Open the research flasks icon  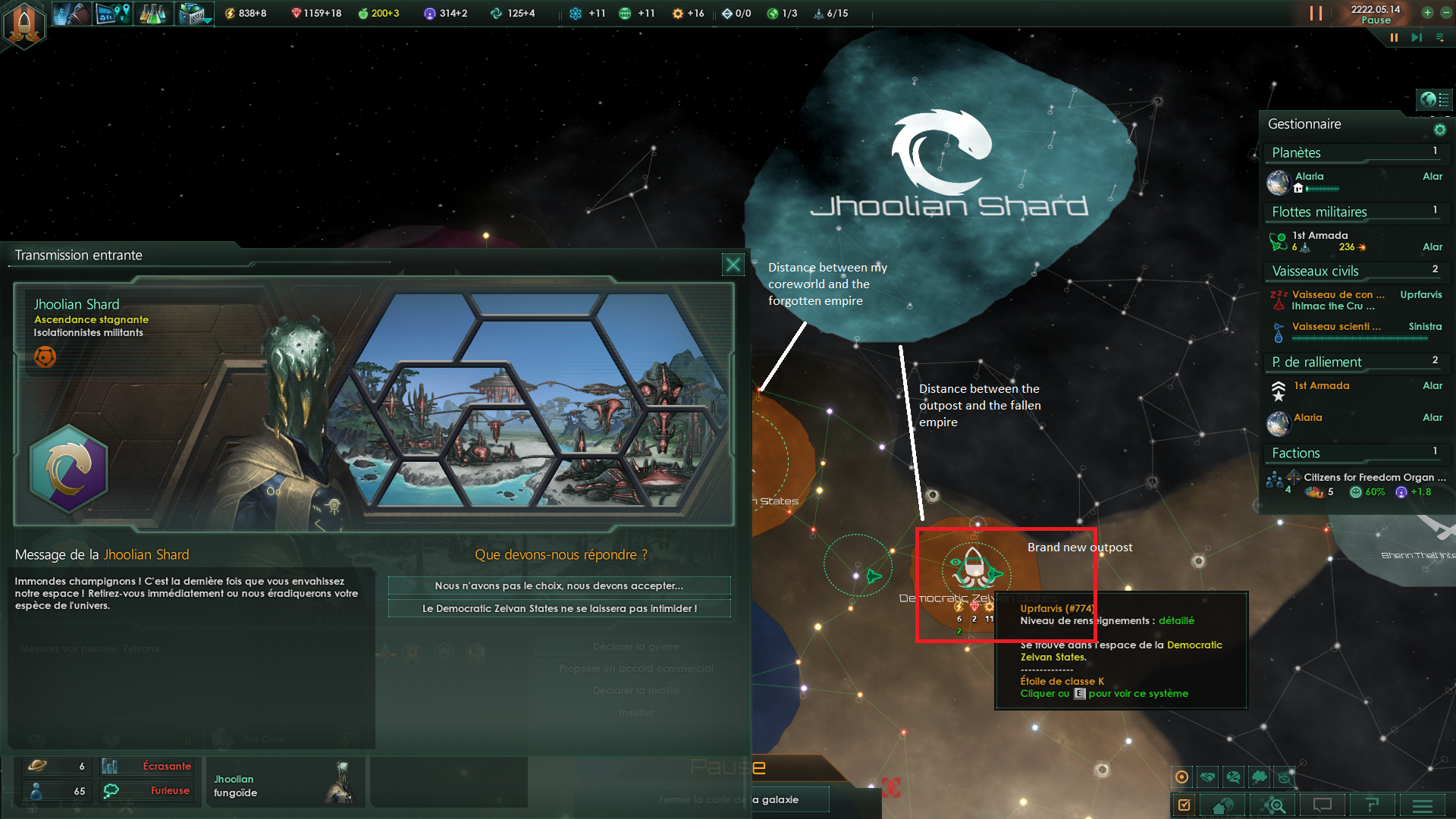(154, 13)
